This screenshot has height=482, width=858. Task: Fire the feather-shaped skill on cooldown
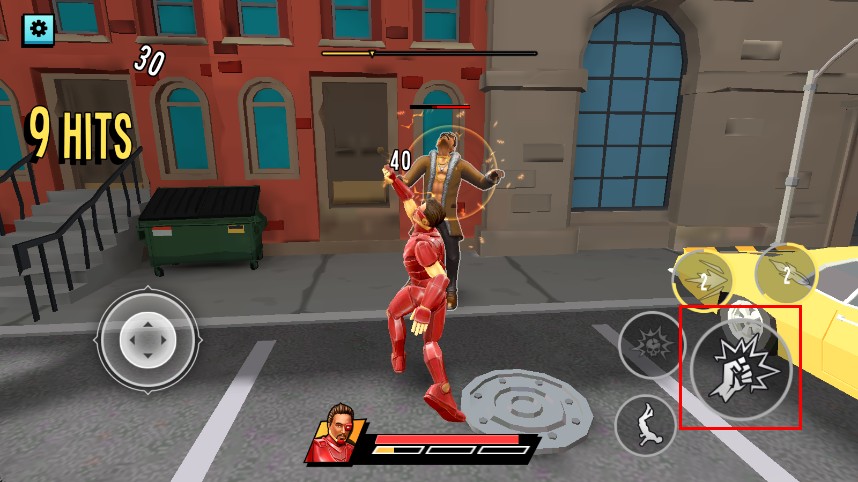pos(787,274)
